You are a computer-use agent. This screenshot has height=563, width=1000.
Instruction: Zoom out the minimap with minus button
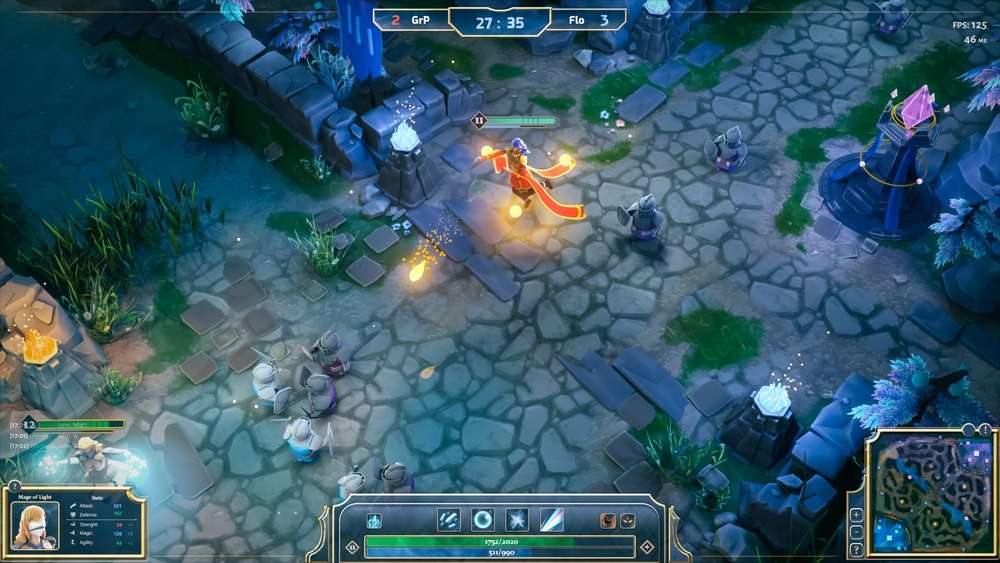pyautogui.click(x=857, y=532)
